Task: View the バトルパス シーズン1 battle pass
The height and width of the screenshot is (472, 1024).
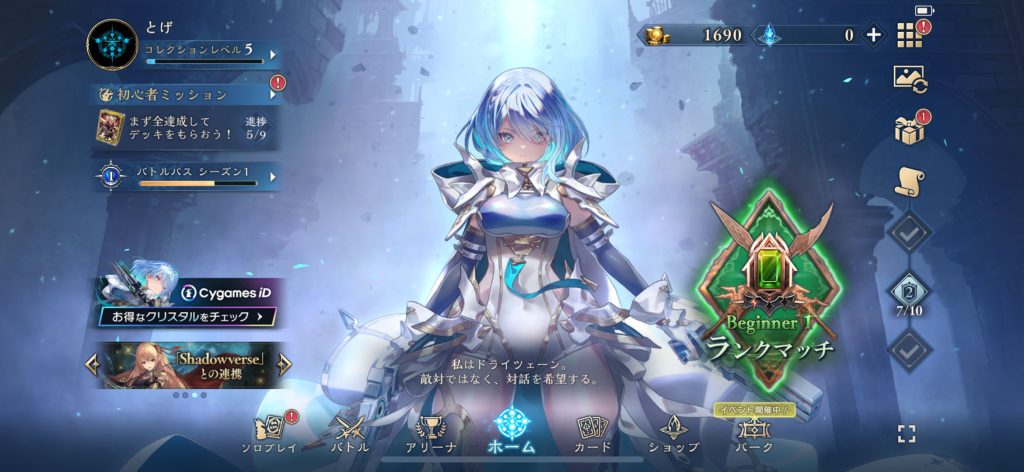Action: pyautogui.click(x=190, y=175)
